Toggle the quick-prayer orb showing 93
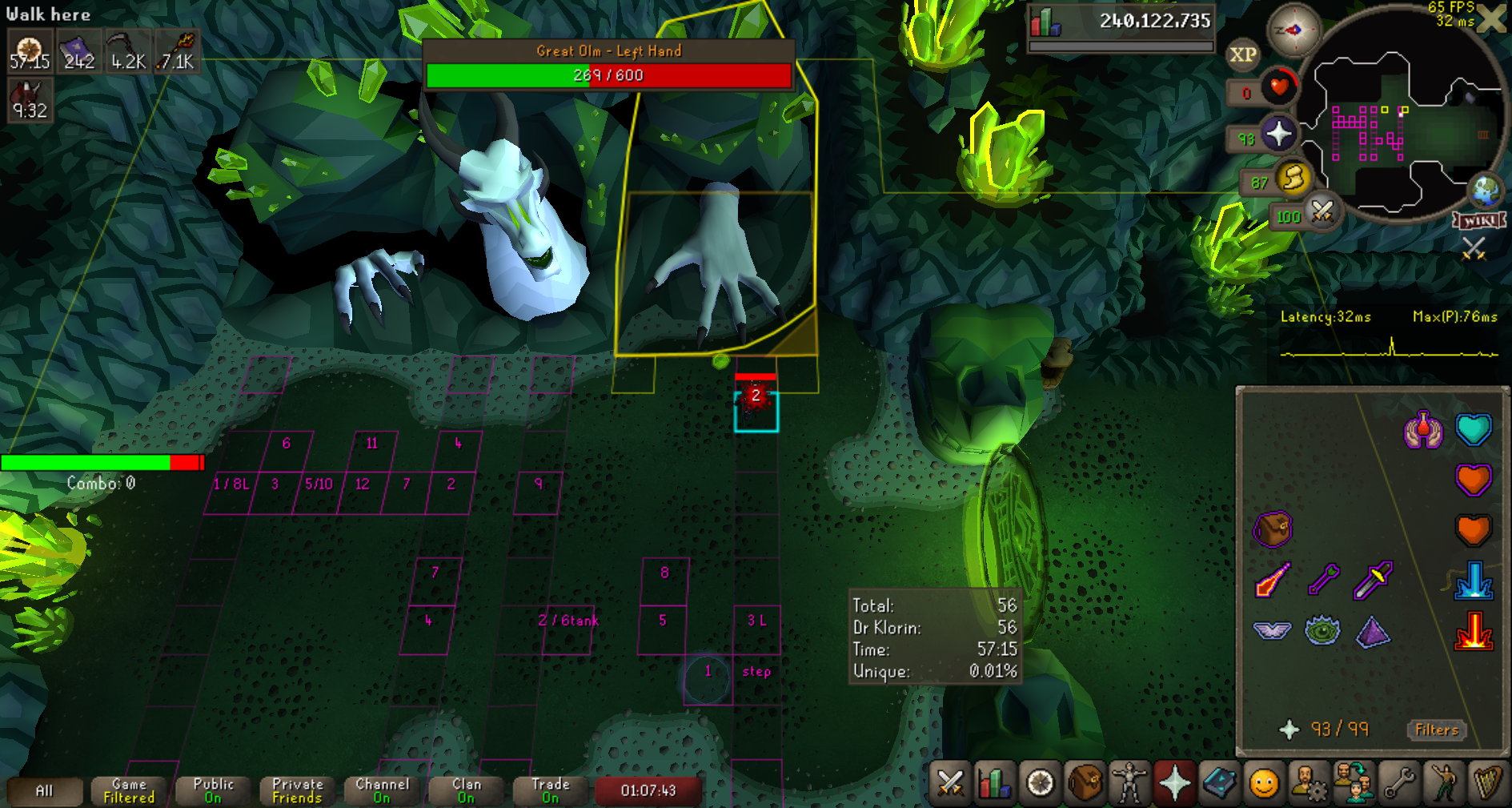Viewport: 1512px width, 808px height. pos(1278,134)
